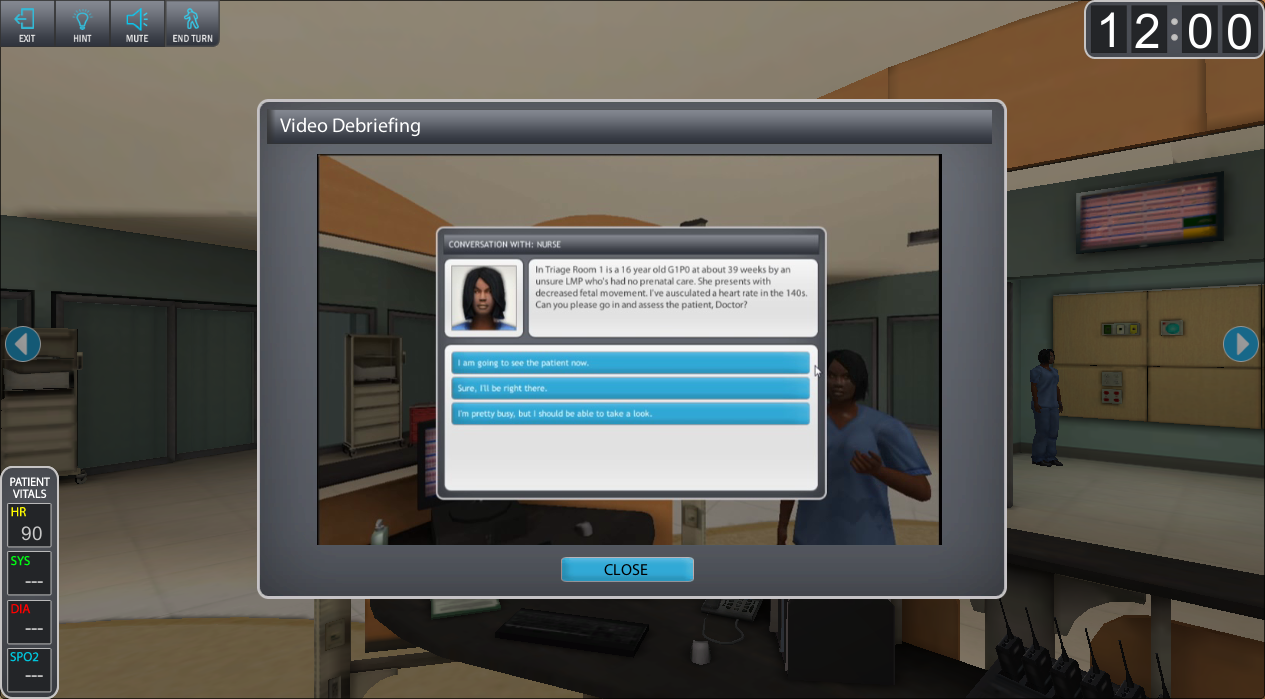Select the reply "Sure, I'll be right there"
Viewport: 1265px width, 699px height.
(630, 388)
